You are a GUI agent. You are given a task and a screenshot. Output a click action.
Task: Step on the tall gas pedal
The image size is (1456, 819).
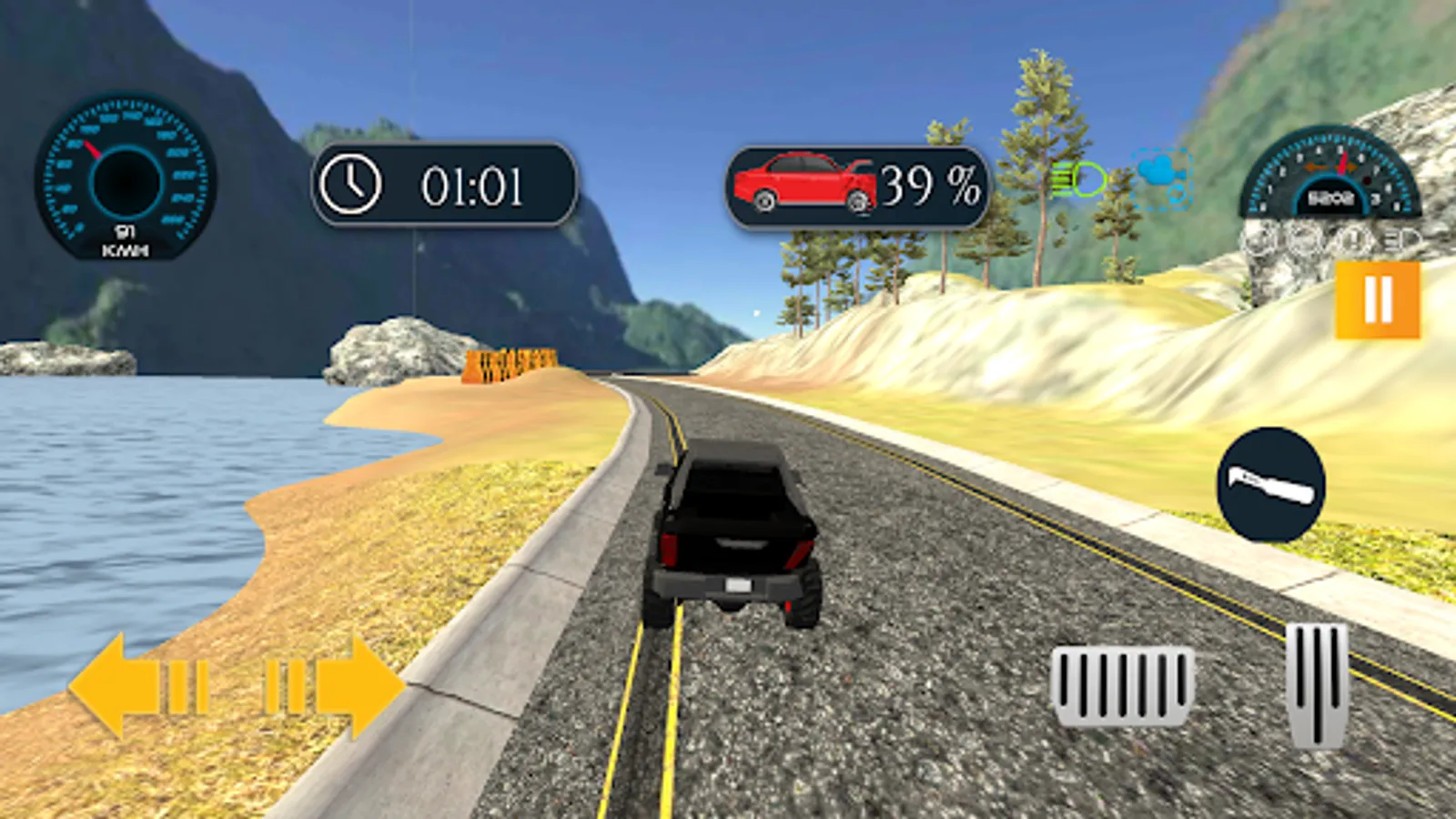(x=1317, y=684)
